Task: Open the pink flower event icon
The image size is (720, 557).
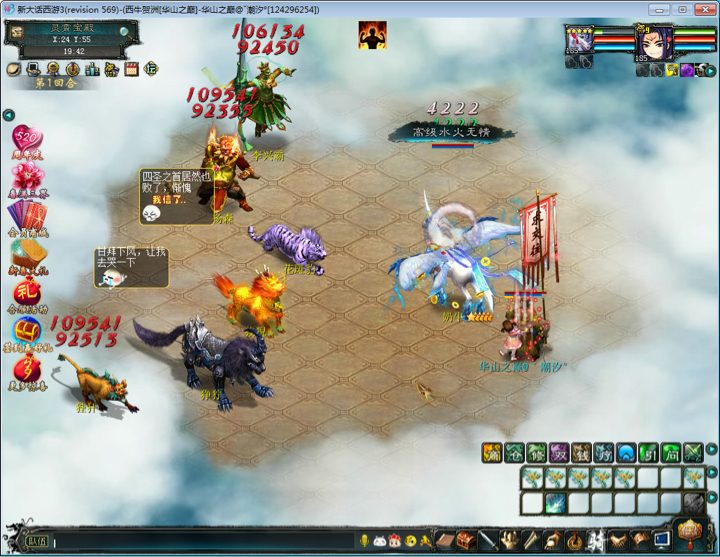Action: click(x=27, y=177)
